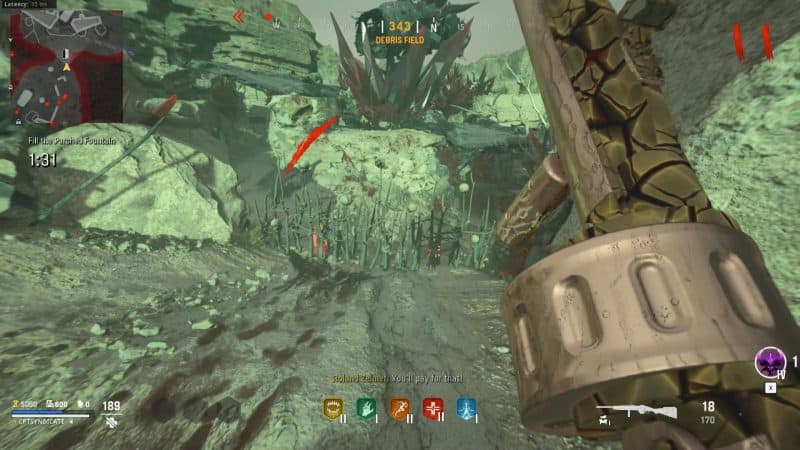The height and width of the screenshot is (450, 800).
Task: Choose the red medical cross perk icon
Action: (432, 407)
